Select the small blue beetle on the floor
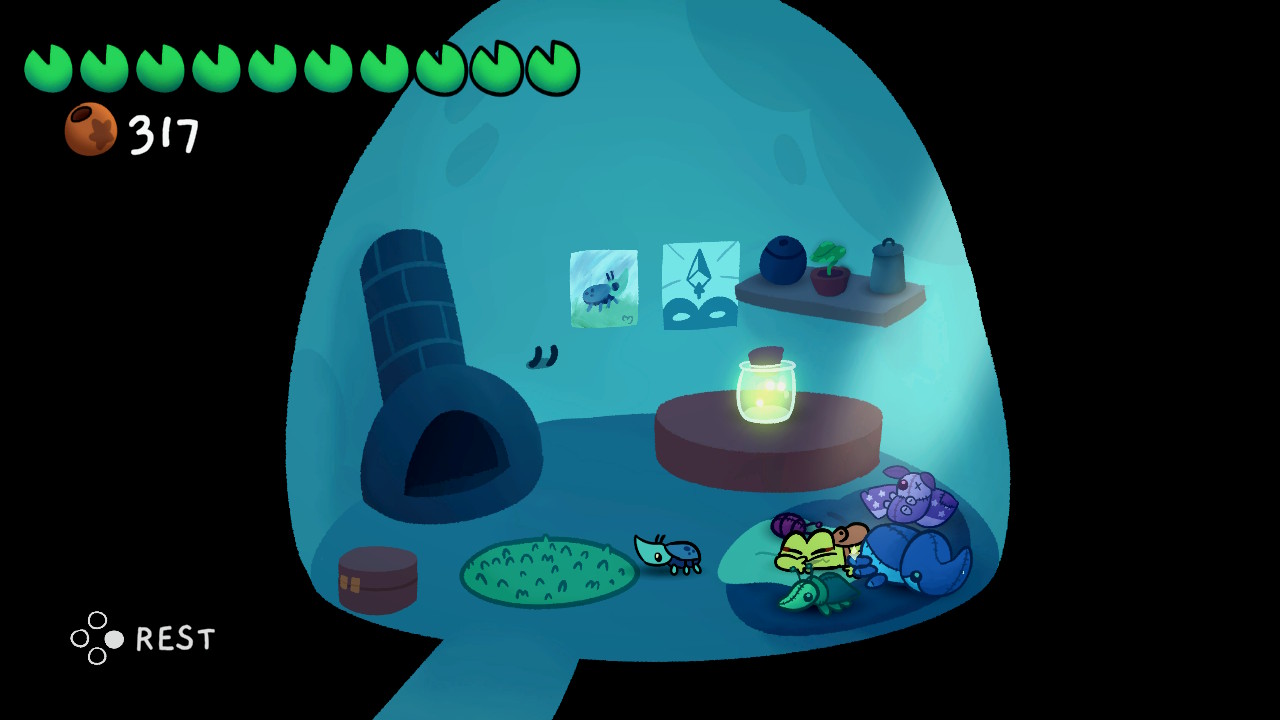1280x720 pixels. pos(668,555)
